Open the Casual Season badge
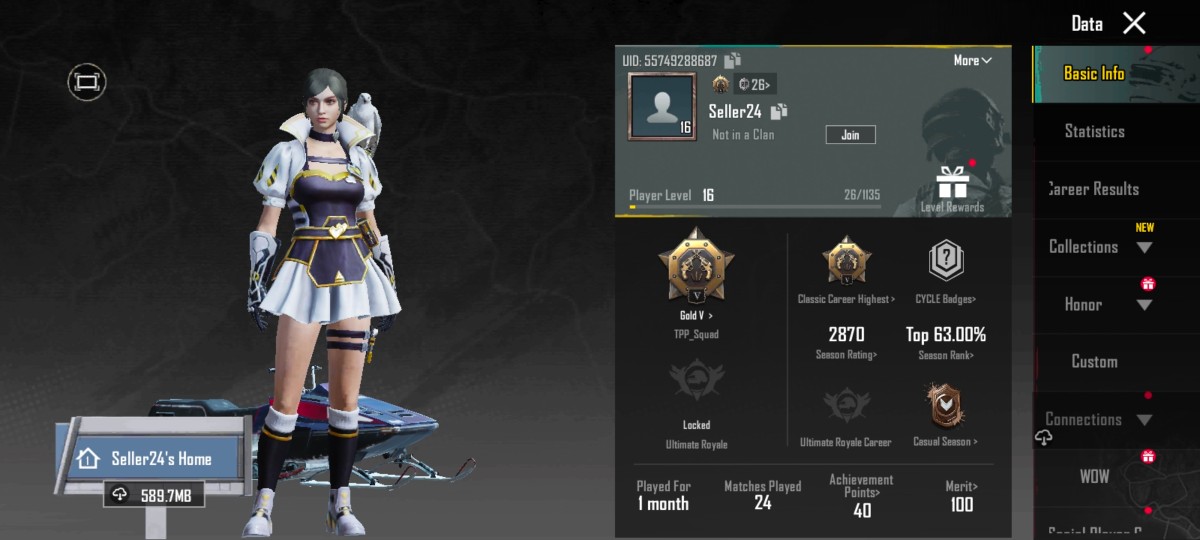The width and height of the screenshot is (1200, 540). pyautogui.click(x=945, y=412)
